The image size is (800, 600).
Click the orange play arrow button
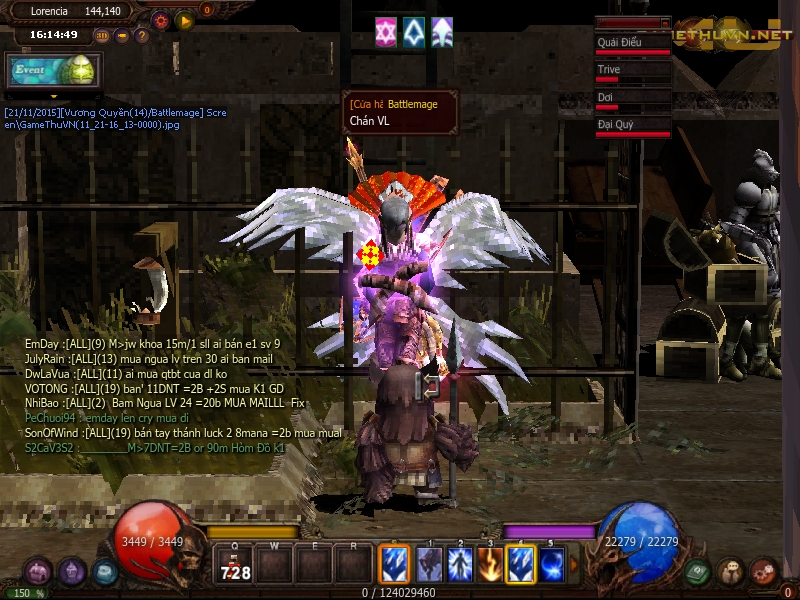point(184,19)
